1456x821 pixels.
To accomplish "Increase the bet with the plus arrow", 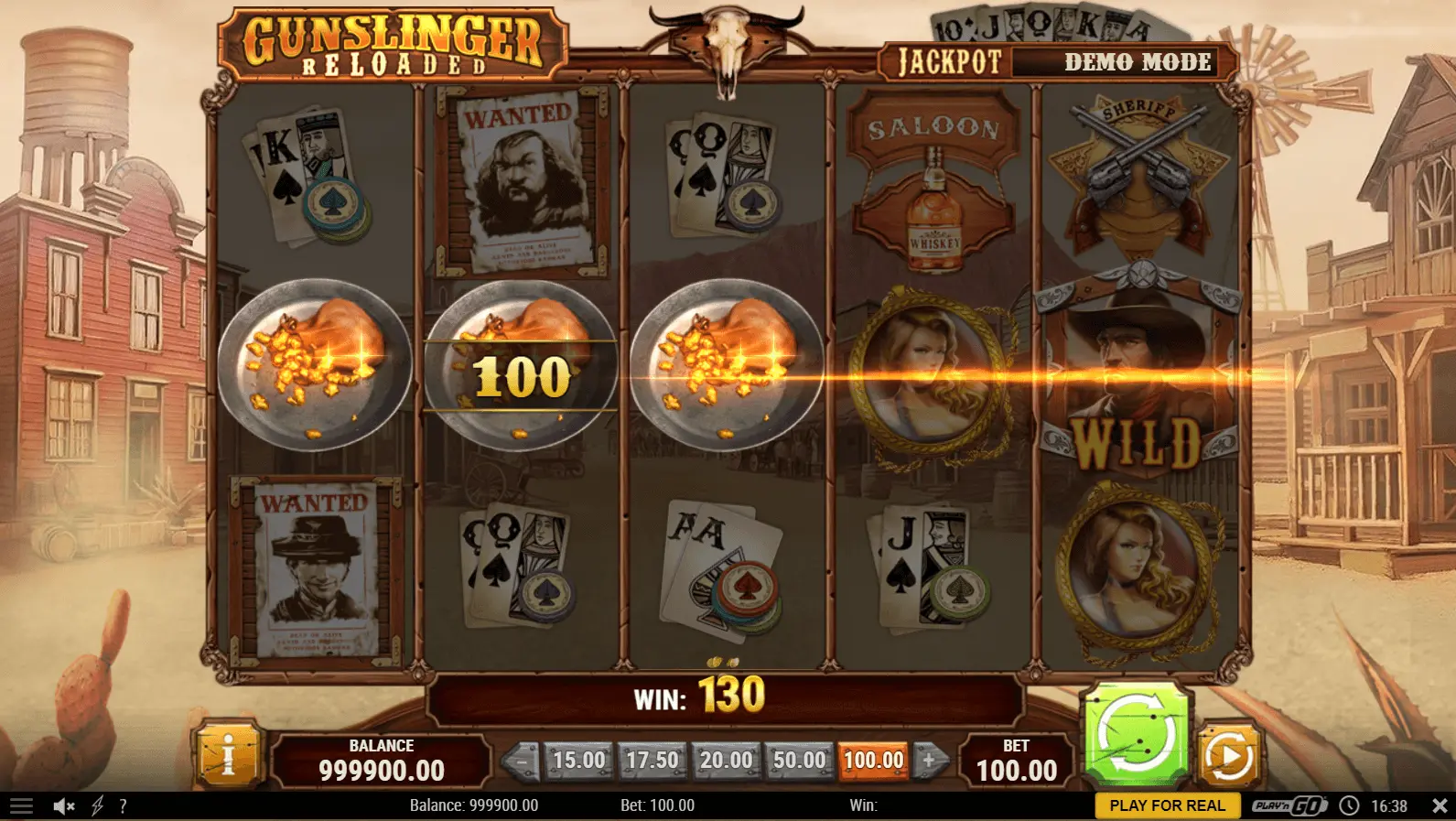I will pyautogui.click(x=929, y=760).
